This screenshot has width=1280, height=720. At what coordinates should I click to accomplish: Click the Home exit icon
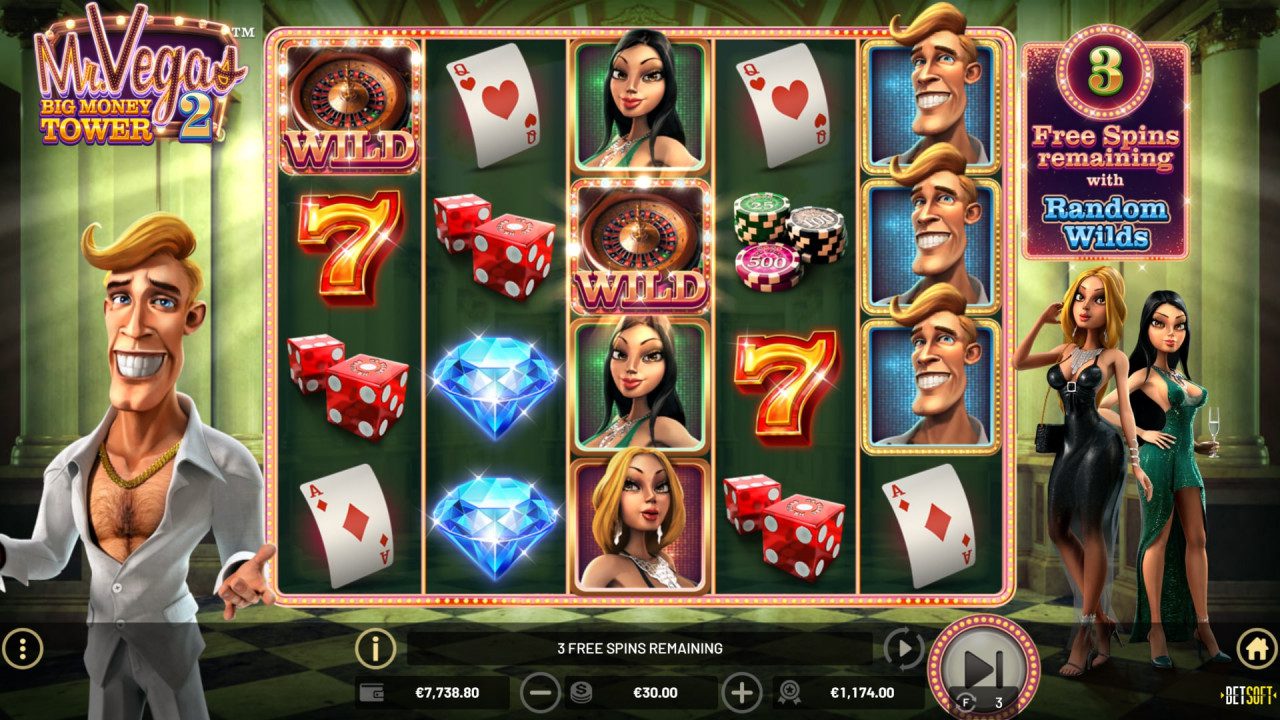coord(1255,647)
